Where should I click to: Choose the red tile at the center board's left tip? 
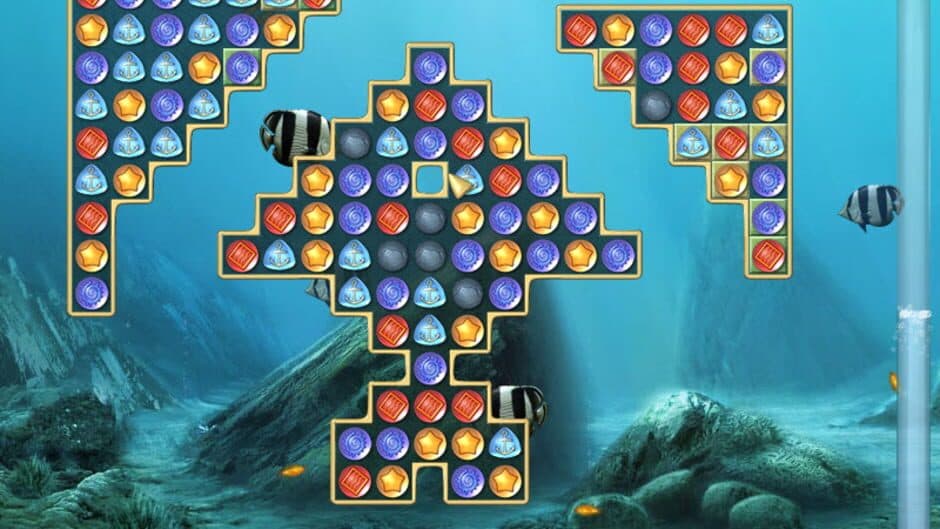point(241,255)
